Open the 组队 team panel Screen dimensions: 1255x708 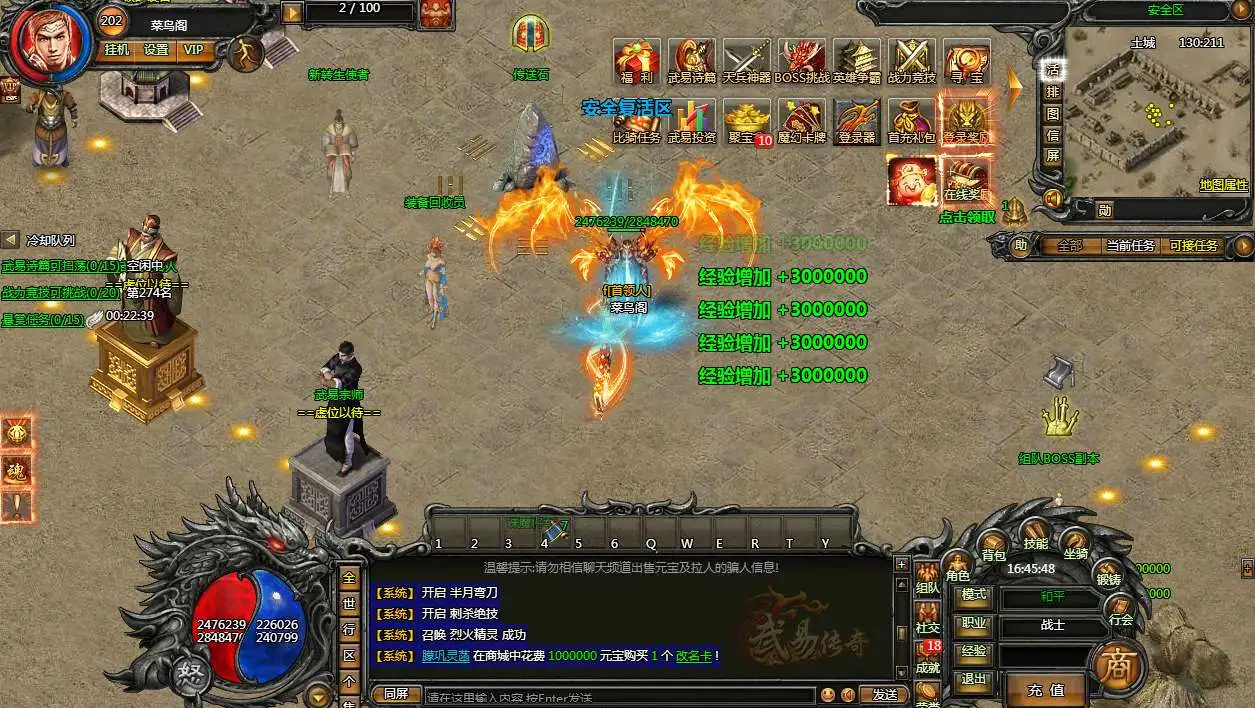click(927, 580)
